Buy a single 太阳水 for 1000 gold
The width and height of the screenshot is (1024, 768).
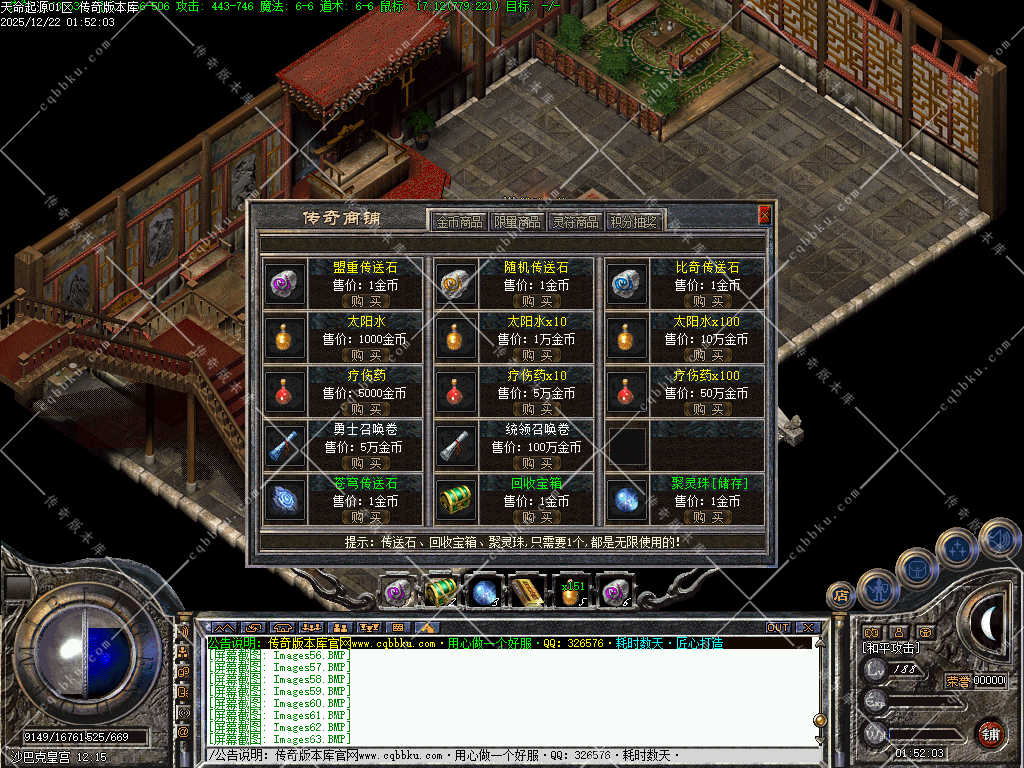click(x=366, y=355)
